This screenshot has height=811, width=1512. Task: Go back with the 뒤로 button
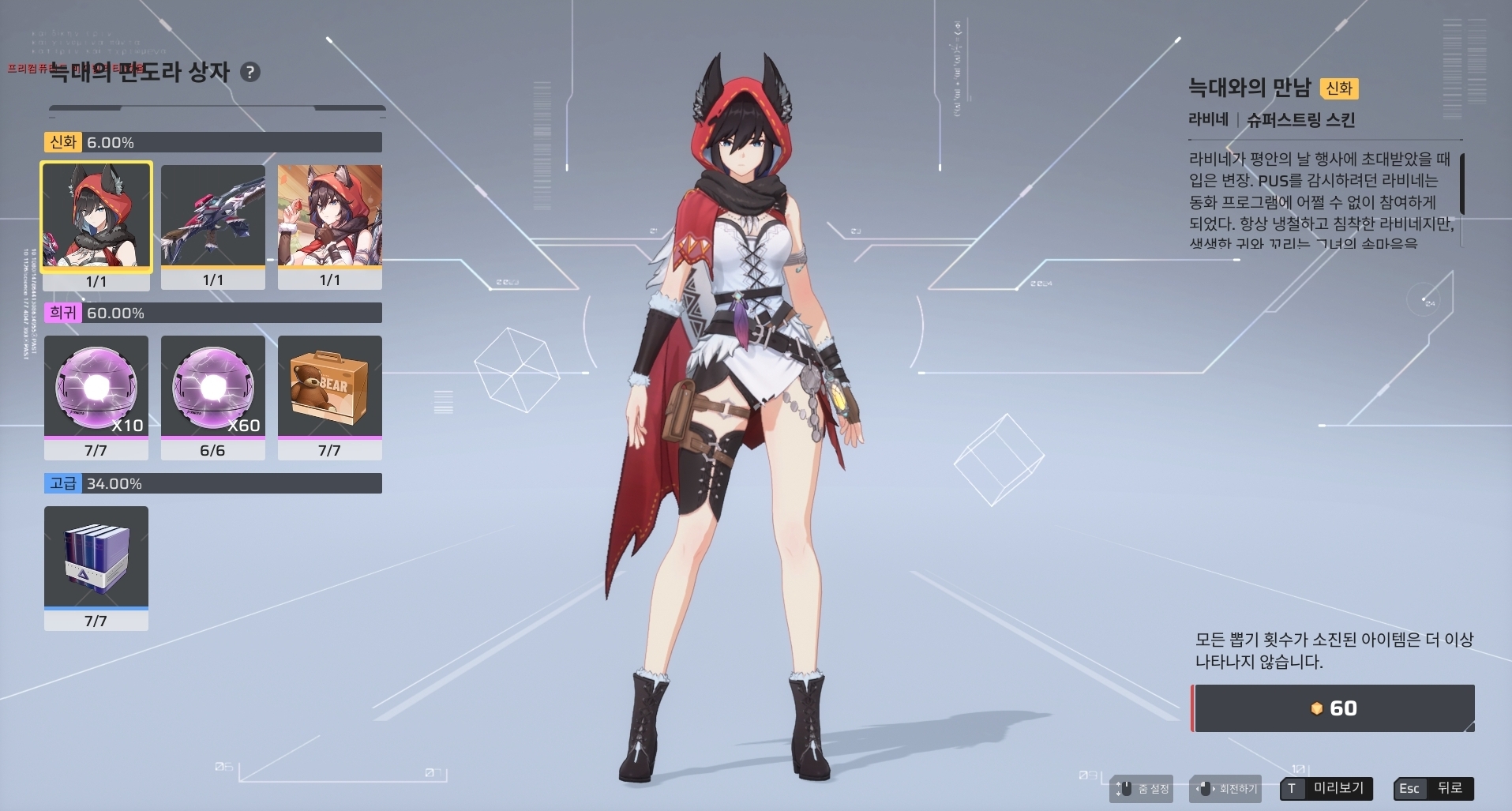[x=1434, y=788]
